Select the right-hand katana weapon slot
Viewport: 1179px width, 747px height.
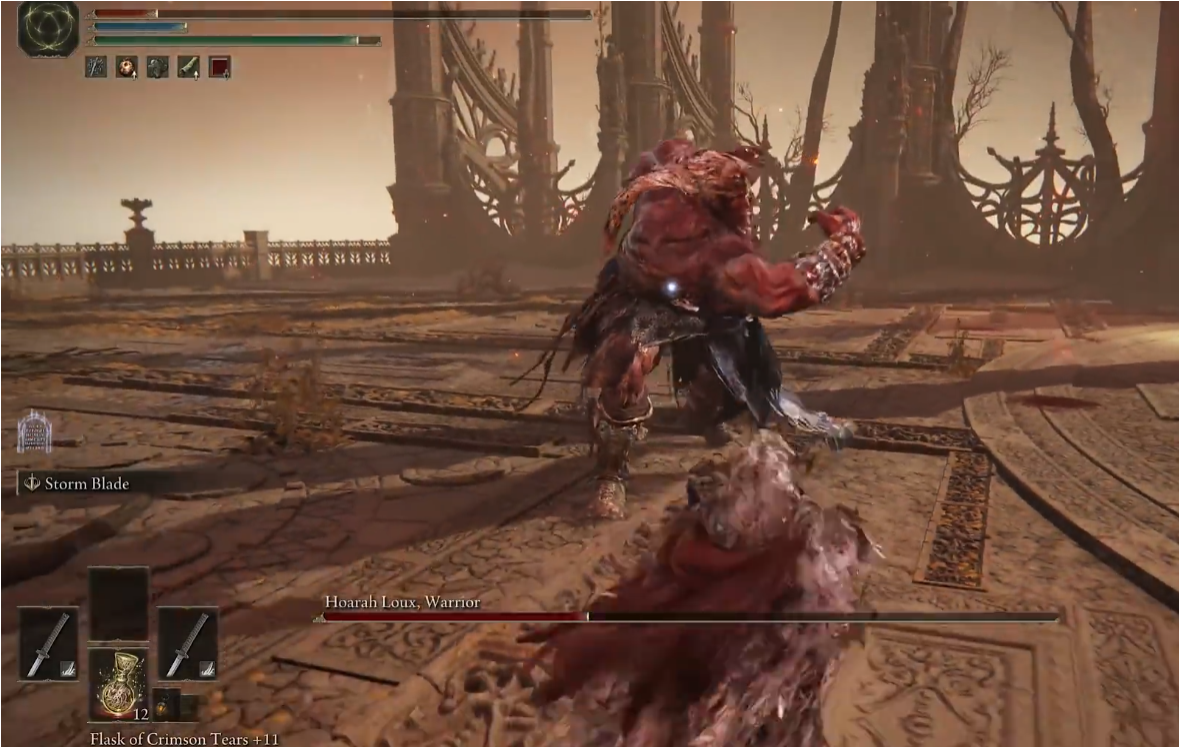pyautogui.click(x=188, y=643)
